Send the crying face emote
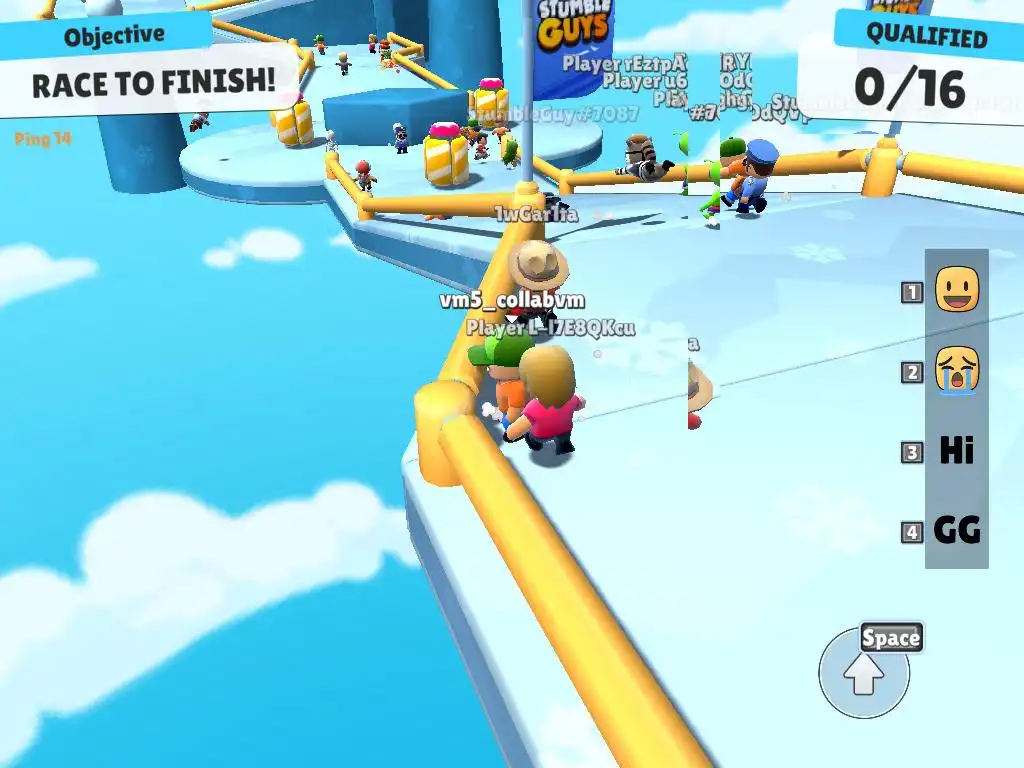Image resolution: width=1024 pixels, height=768 pixels. [x=956, y=371]
